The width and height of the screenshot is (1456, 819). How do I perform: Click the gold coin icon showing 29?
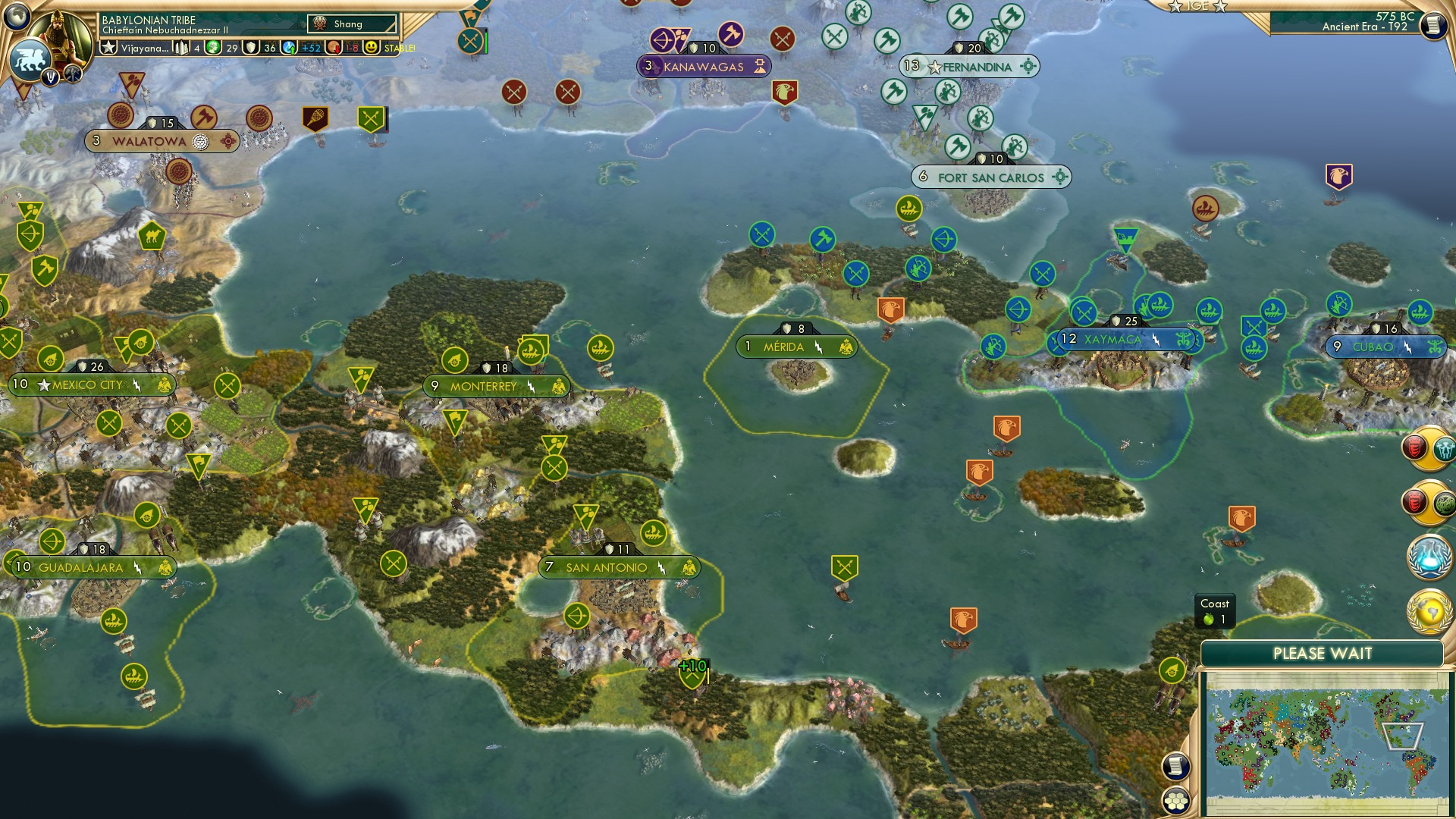[x=213, y=48]
